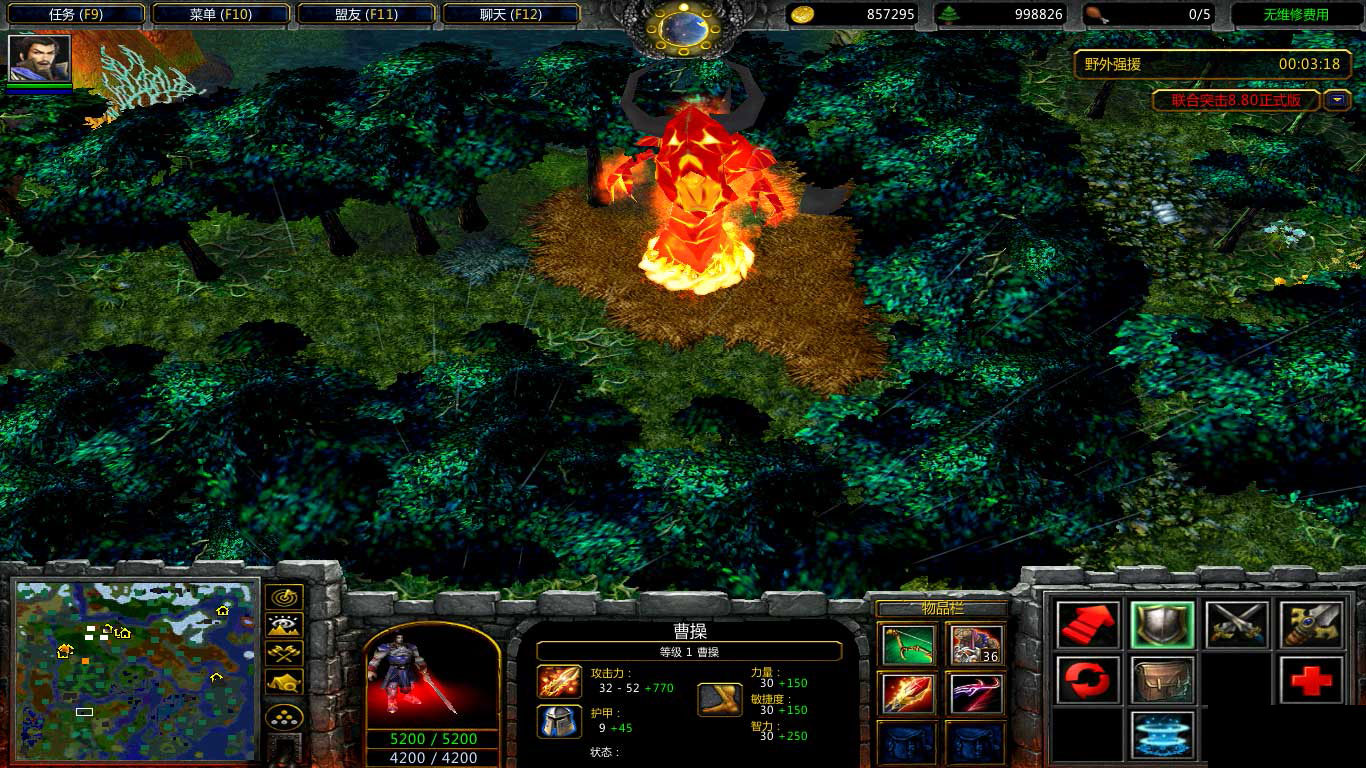Image resolution: width=1366 pixels, height=768 pixels.
Task: Activate the green shield defend ability
Action: [x=1162, y=625]
